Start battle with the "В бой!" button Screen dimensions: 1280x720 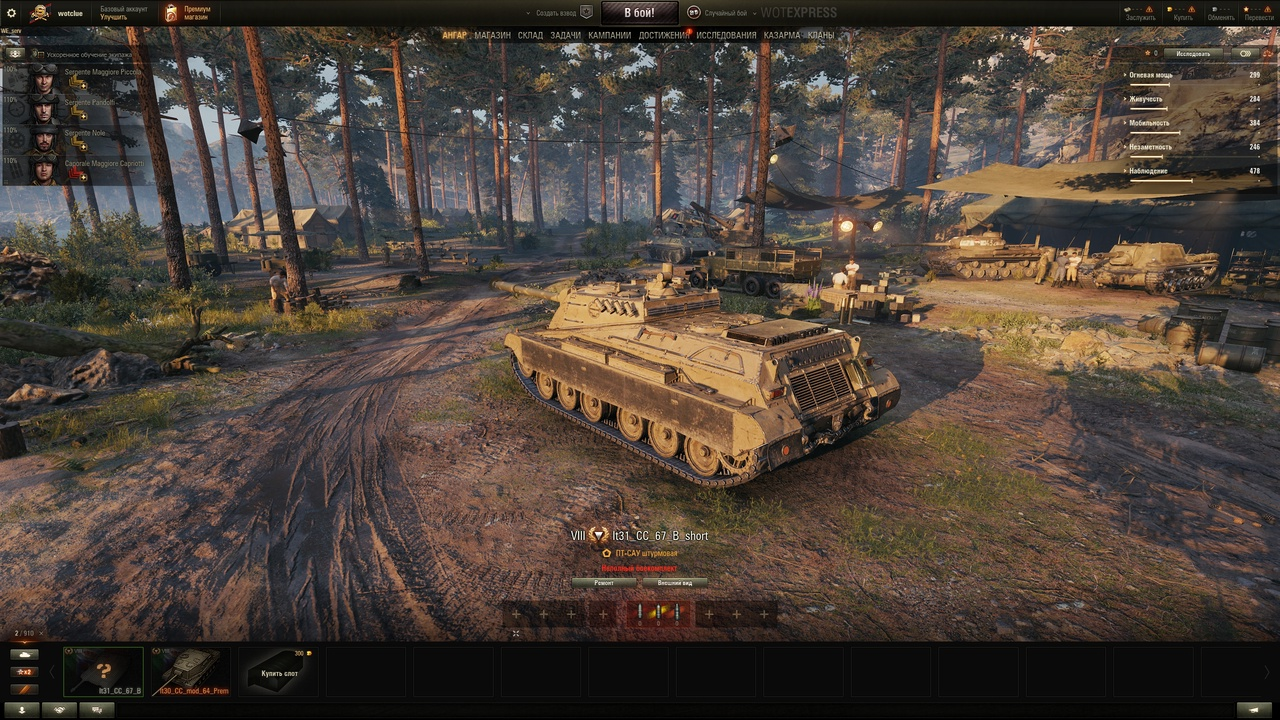[640, 13]
